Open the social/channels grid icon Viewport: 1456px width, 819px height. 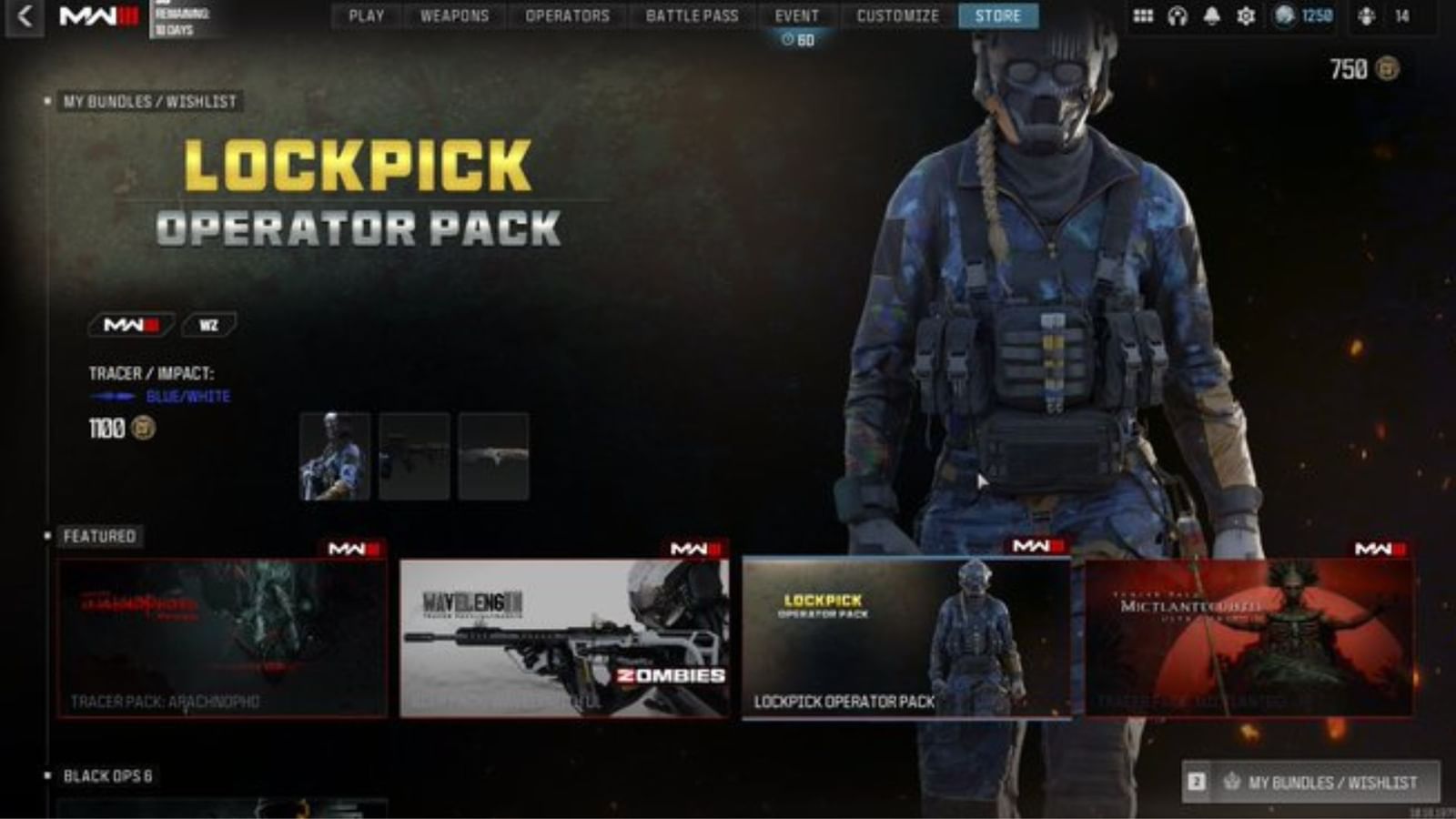[1143, 15]
